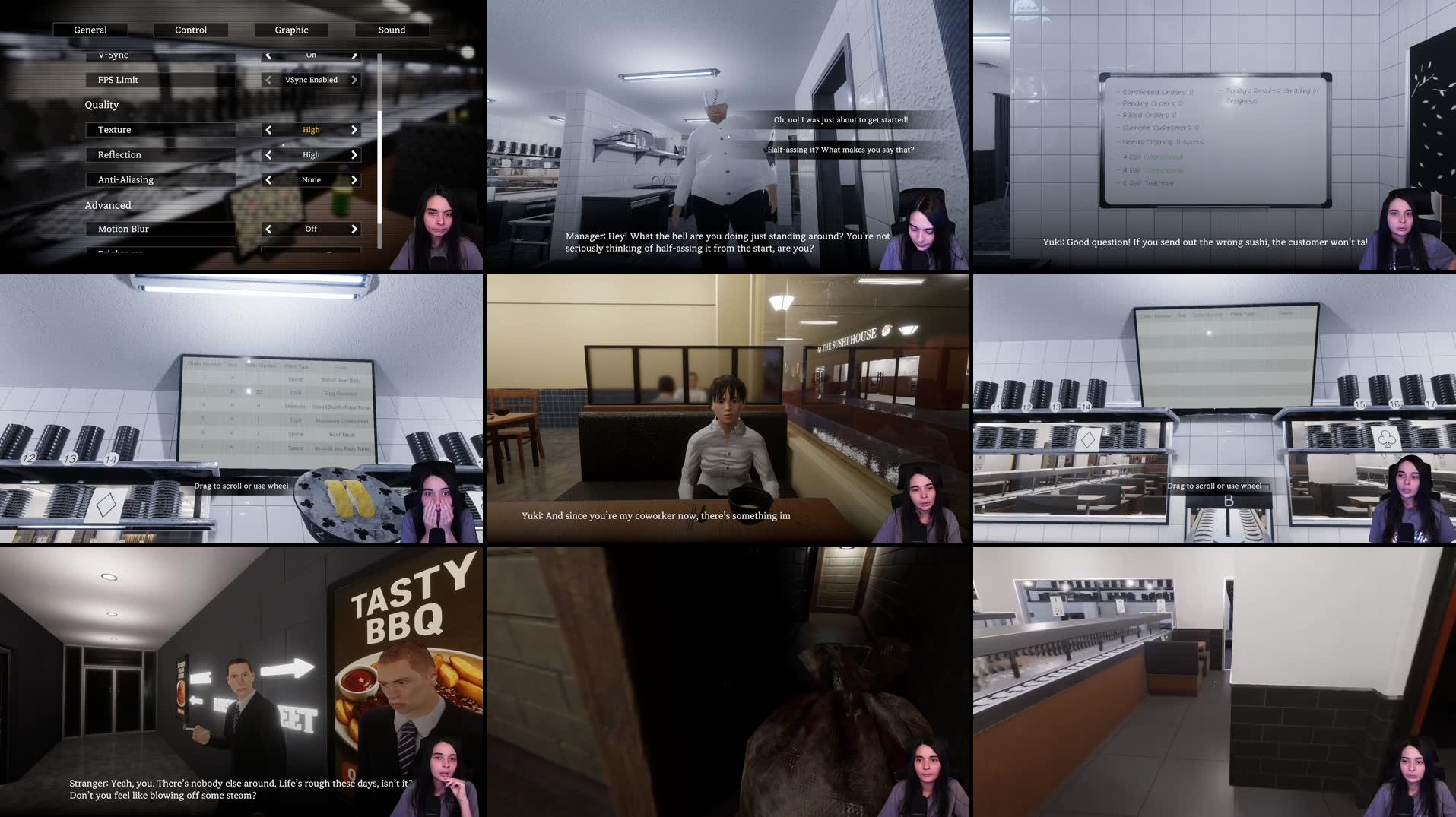Click the right chevron to raise Texture quality
The height and width of the screenshot is (817, 1456).
(x=354, y=129)
